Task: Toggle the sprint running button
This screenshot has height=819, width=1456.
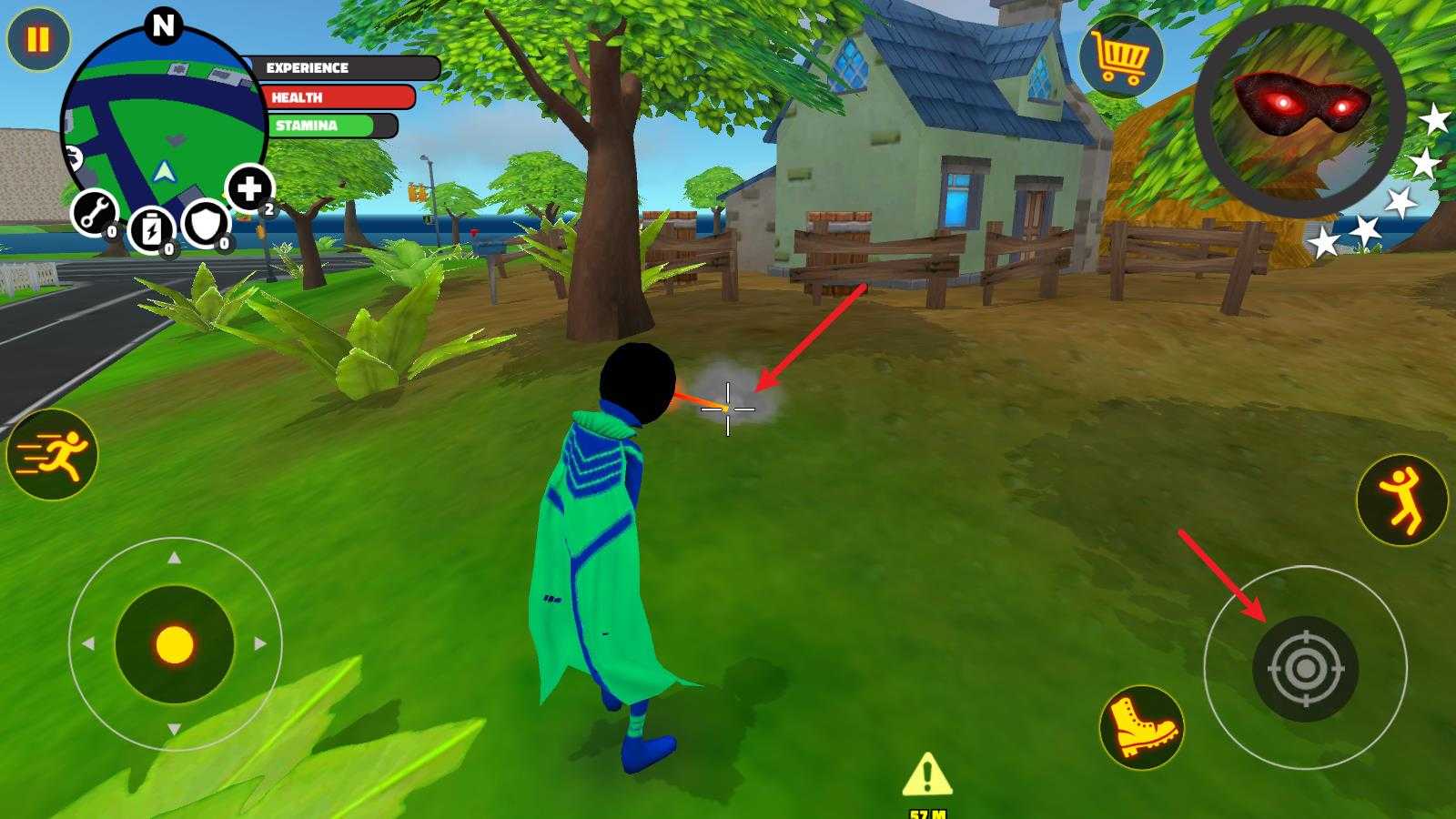Action: pyautogui.click(x=52, y=455)
